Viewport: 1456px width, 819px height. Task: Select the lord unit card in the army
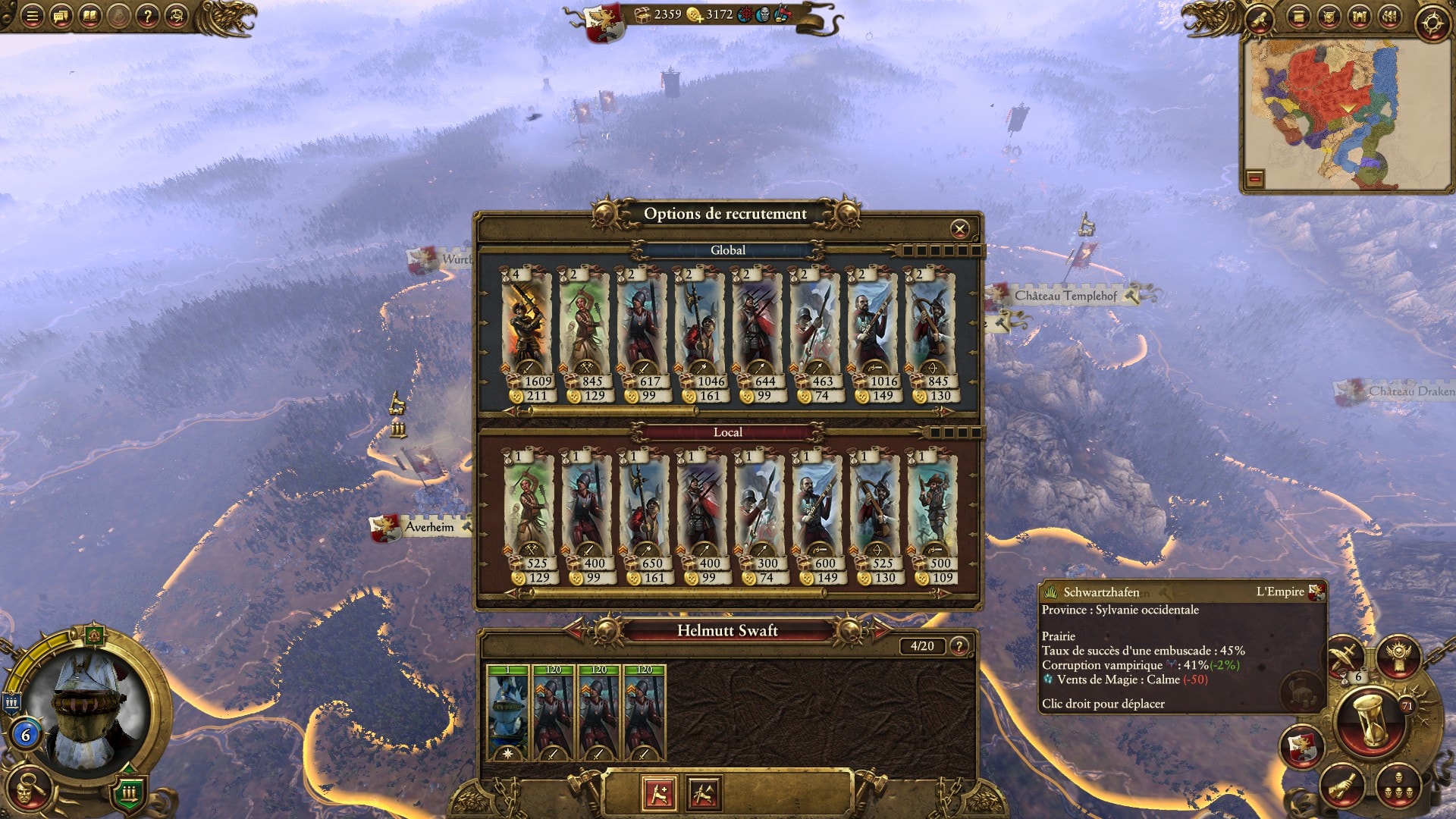tap(507, 713)
